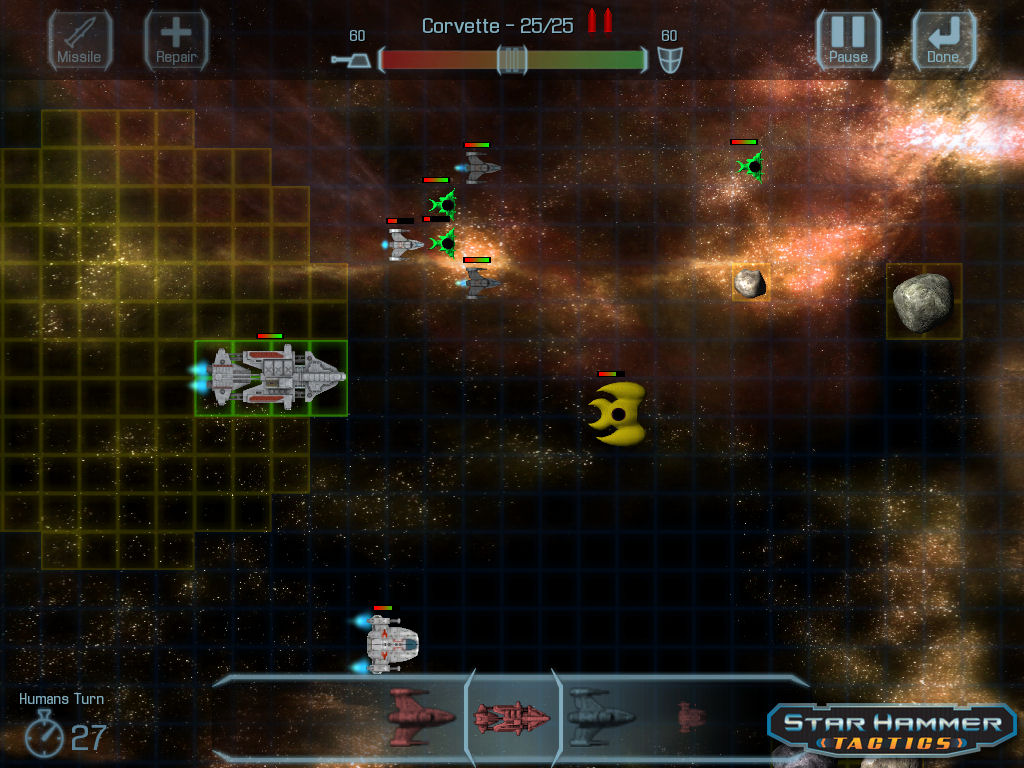Pause the game
The height and width of the screenshot is (768, 1024).
pyautogui.click(x=848, y=41)
